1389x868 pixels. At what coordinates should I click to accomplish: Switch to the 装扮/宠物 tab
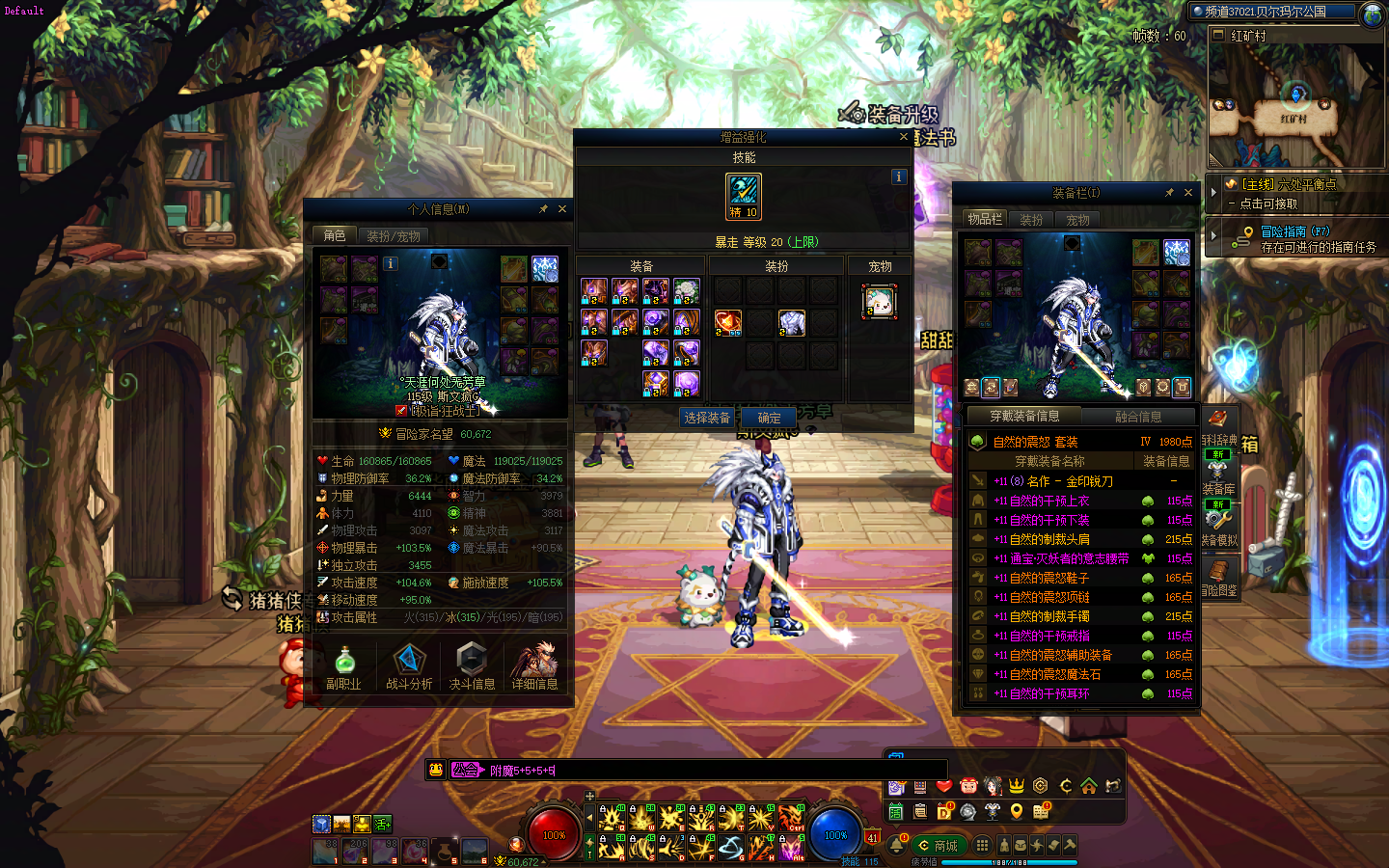click(394, 235)
